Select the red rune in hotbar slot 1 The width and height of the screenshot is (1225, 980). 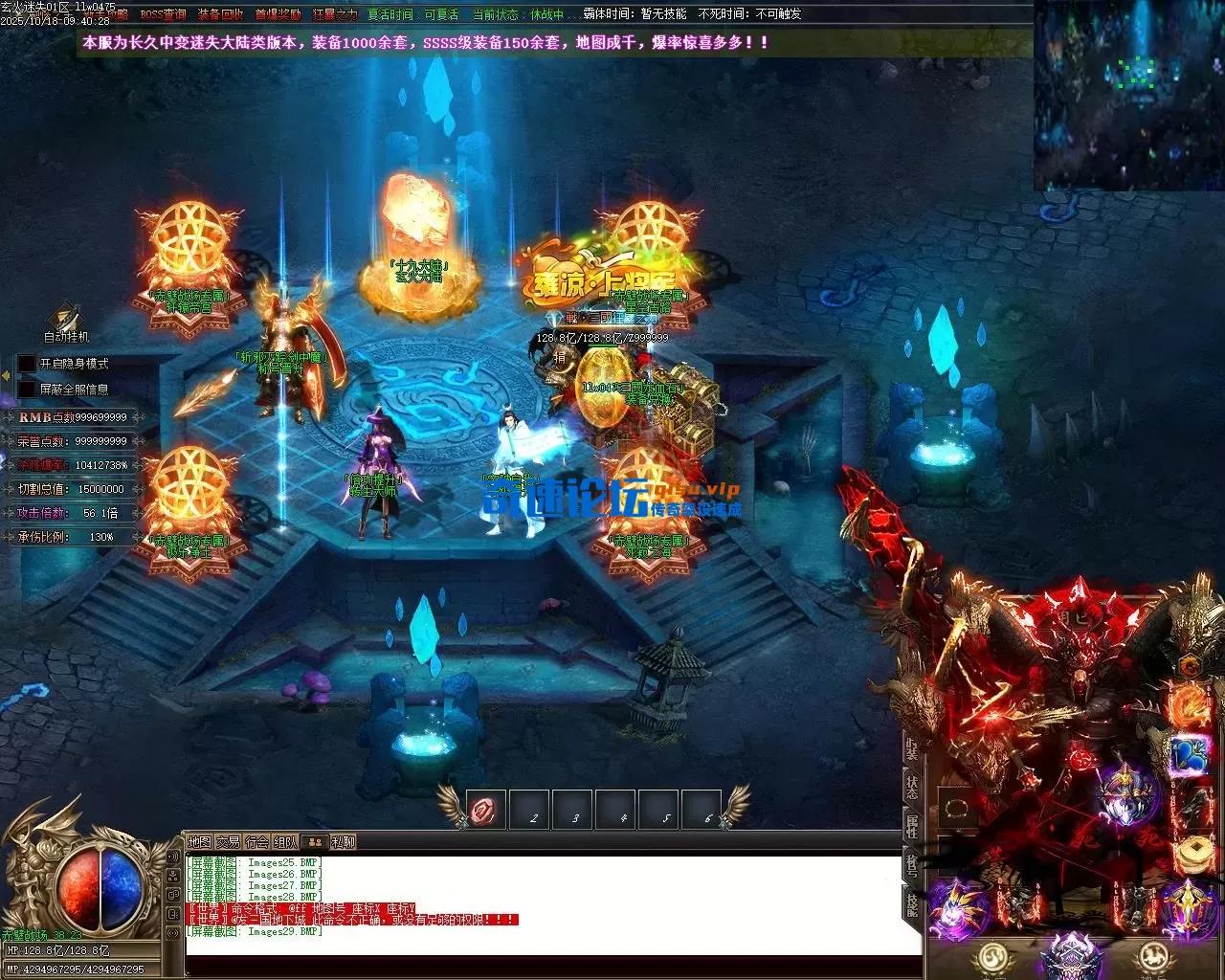[x=485, y=811]
